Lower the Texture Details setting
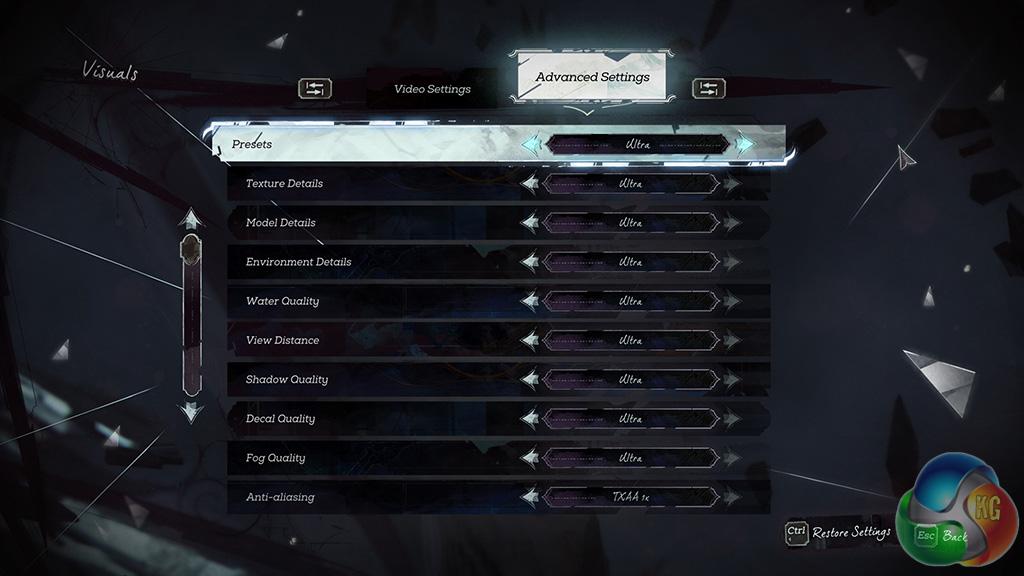Image resolution: width=1024 pixels, height=576 pixels. pos(530,184)
